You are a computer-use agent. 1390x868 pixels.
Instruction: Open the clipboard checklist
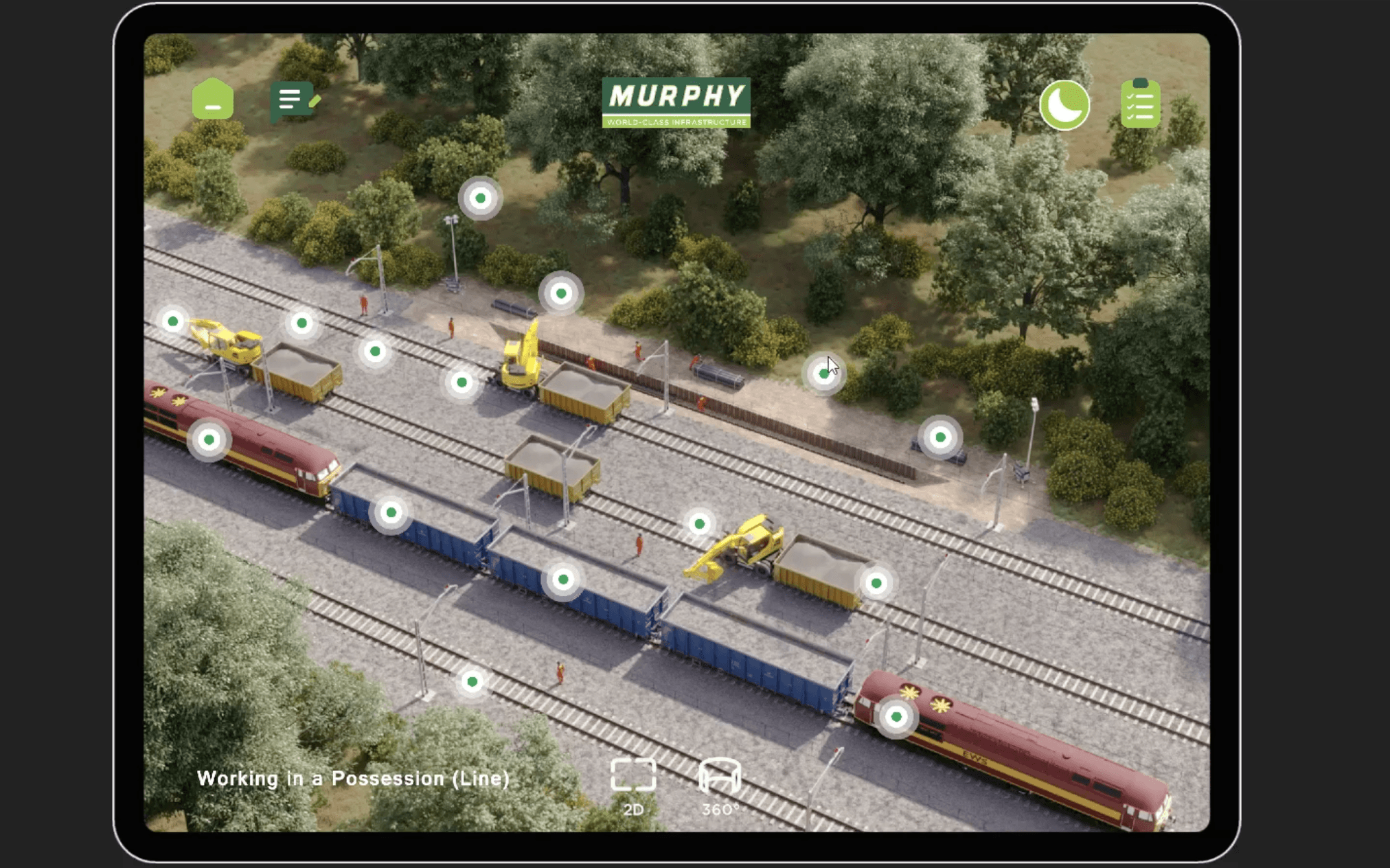[1140, 104]
